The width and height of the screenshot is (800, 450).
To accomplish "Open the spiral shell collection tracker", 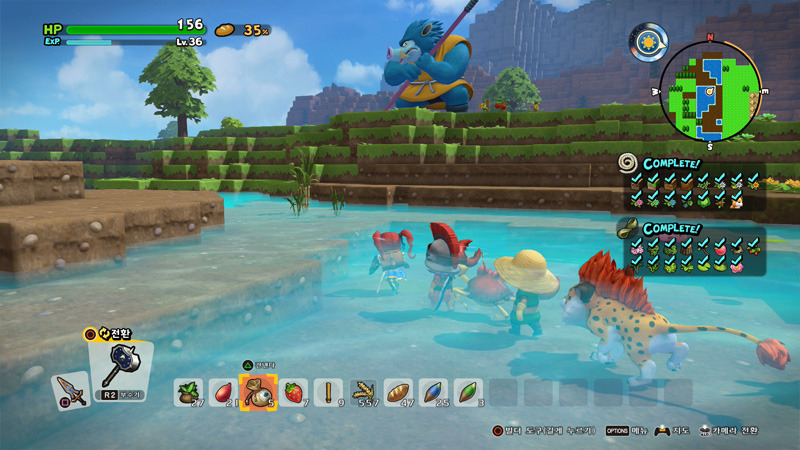I will [628, 162].
